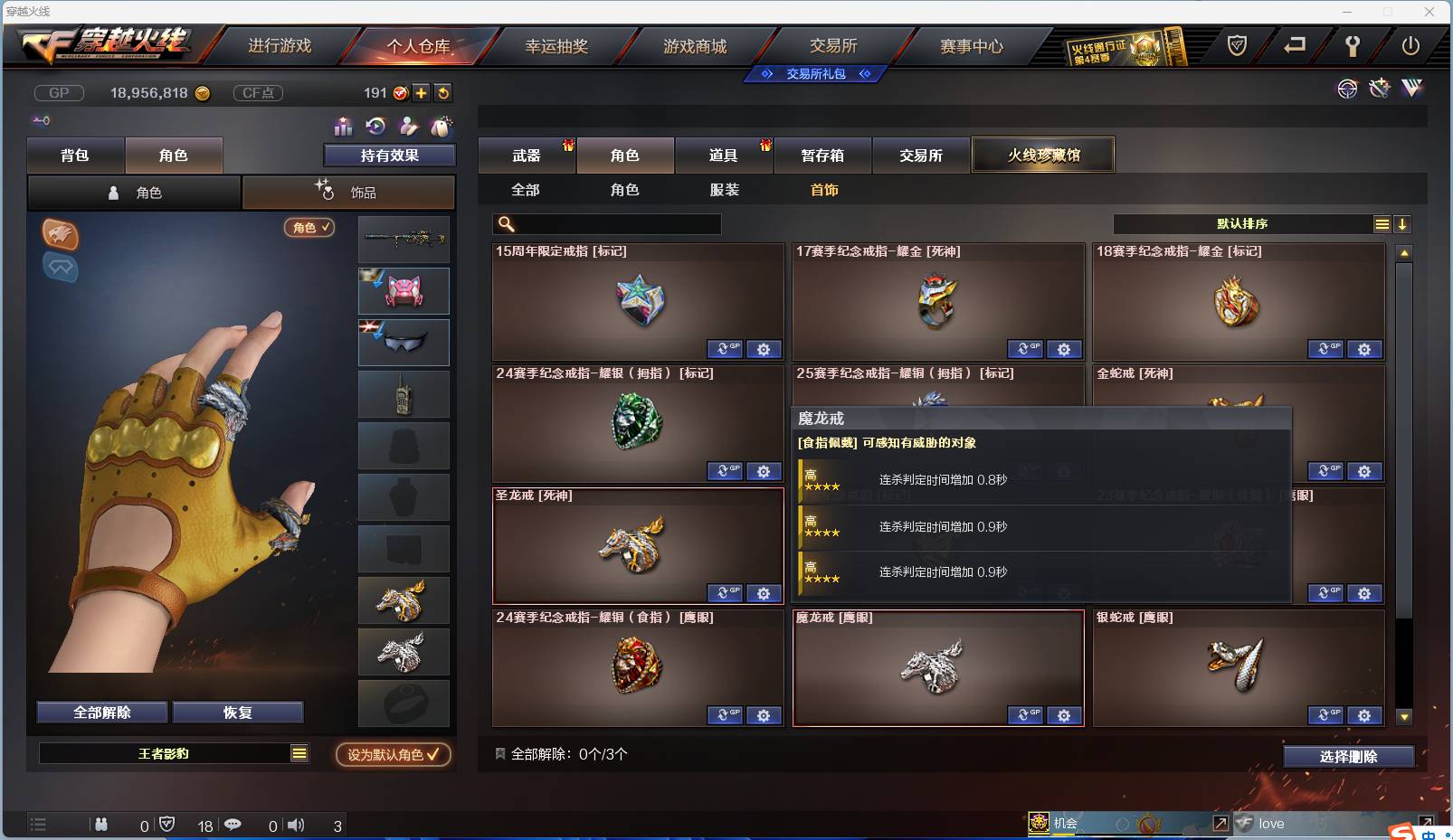The image size is (1453, 840).
Task: Open the friends icon in the bottom status bar
Action: click(x=101, y=825)
